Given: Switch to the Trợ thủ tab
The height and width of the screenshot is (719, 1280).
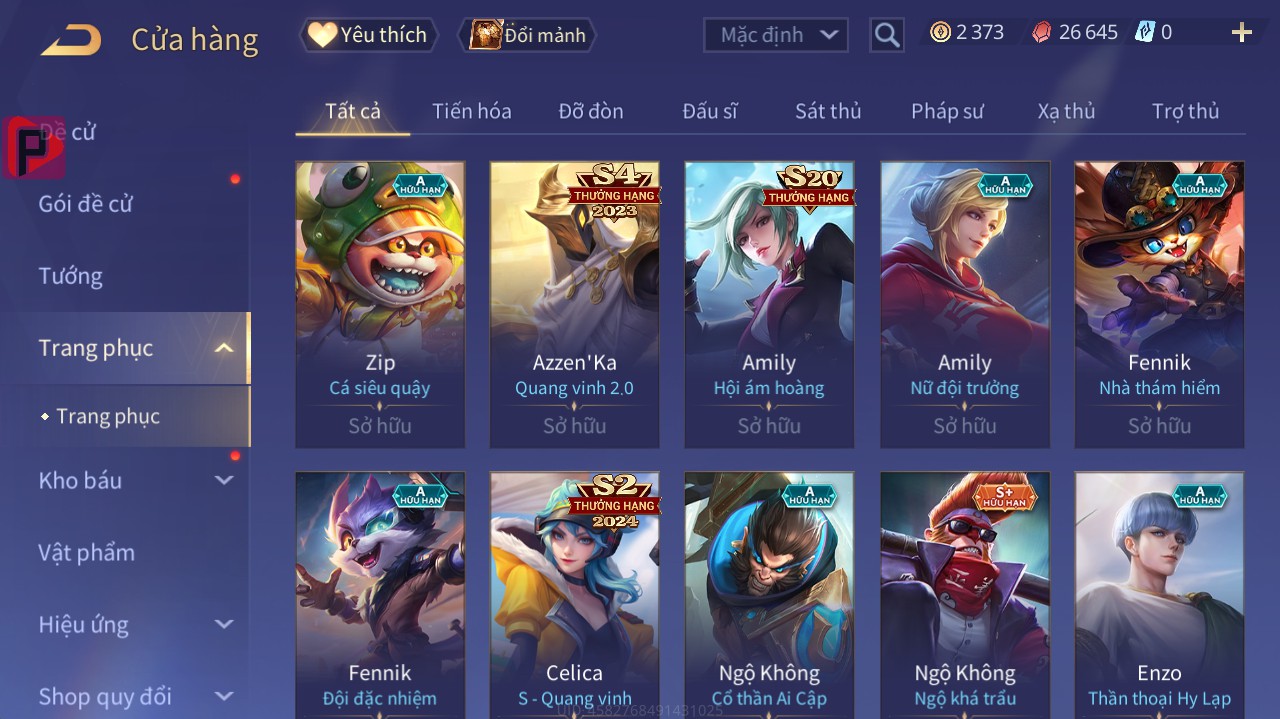Looking at the screenshot, I should (1185, 111).
